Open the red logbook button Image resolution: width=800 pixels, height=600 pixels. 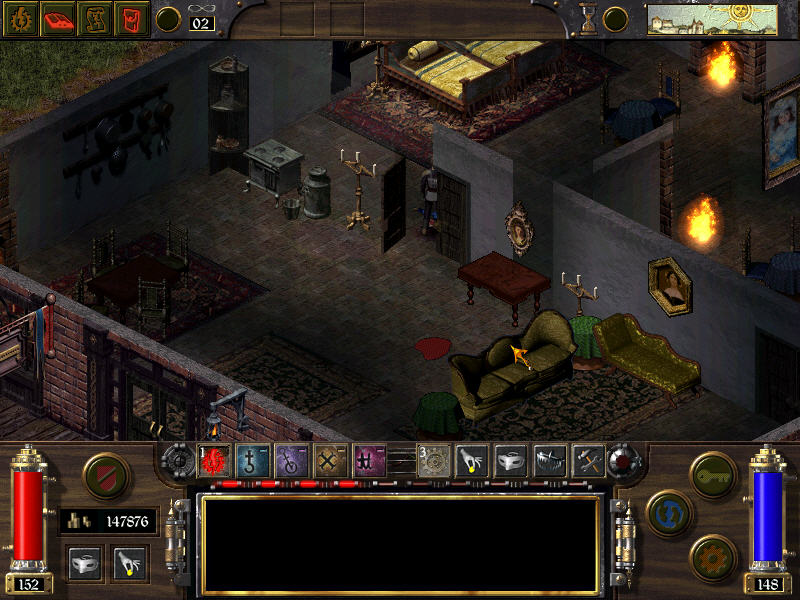coord(56,19)
